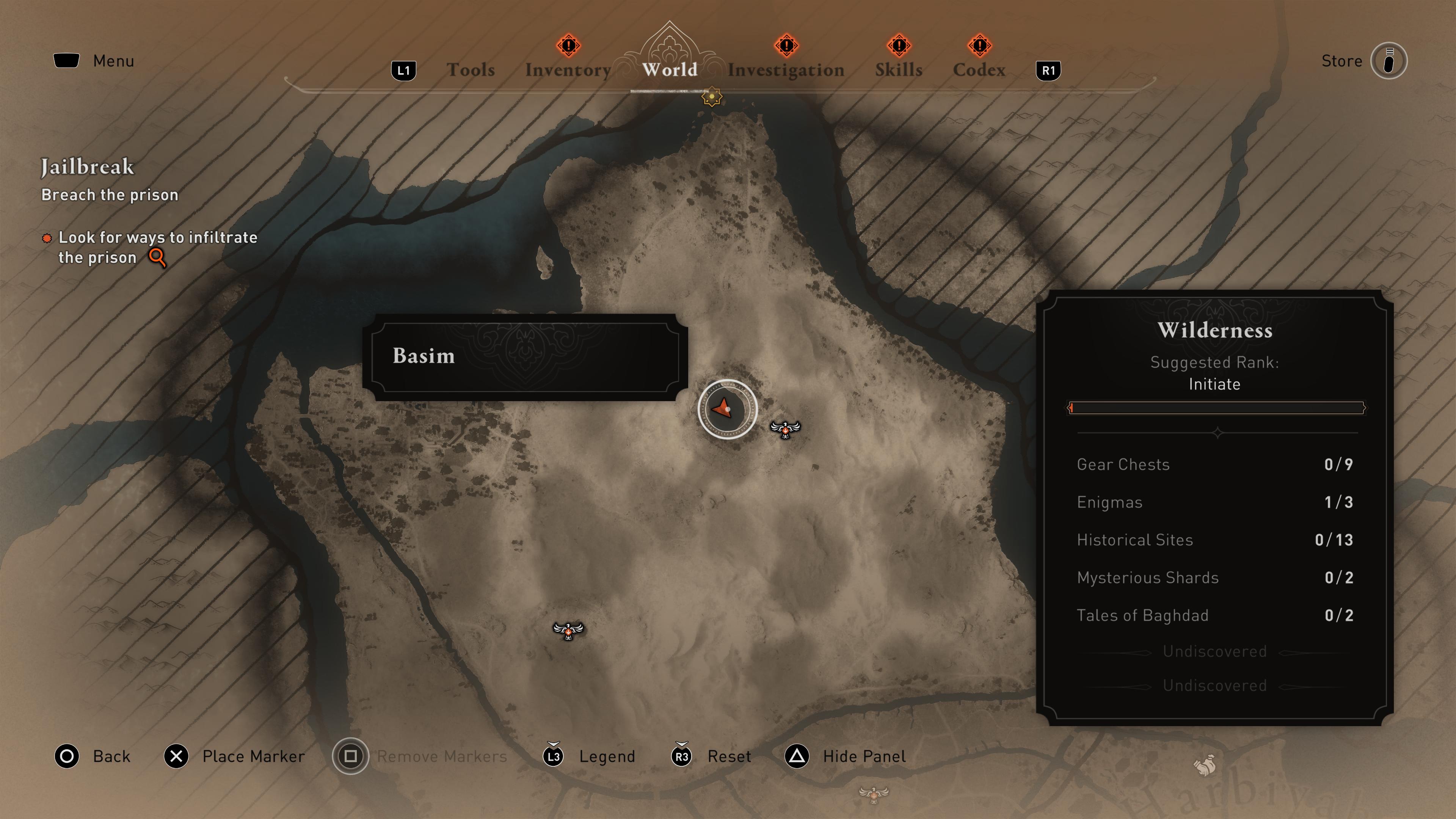This screenshot has width=1456, height=819.
Task: Switch to the Tools tab
Action: 470,70
